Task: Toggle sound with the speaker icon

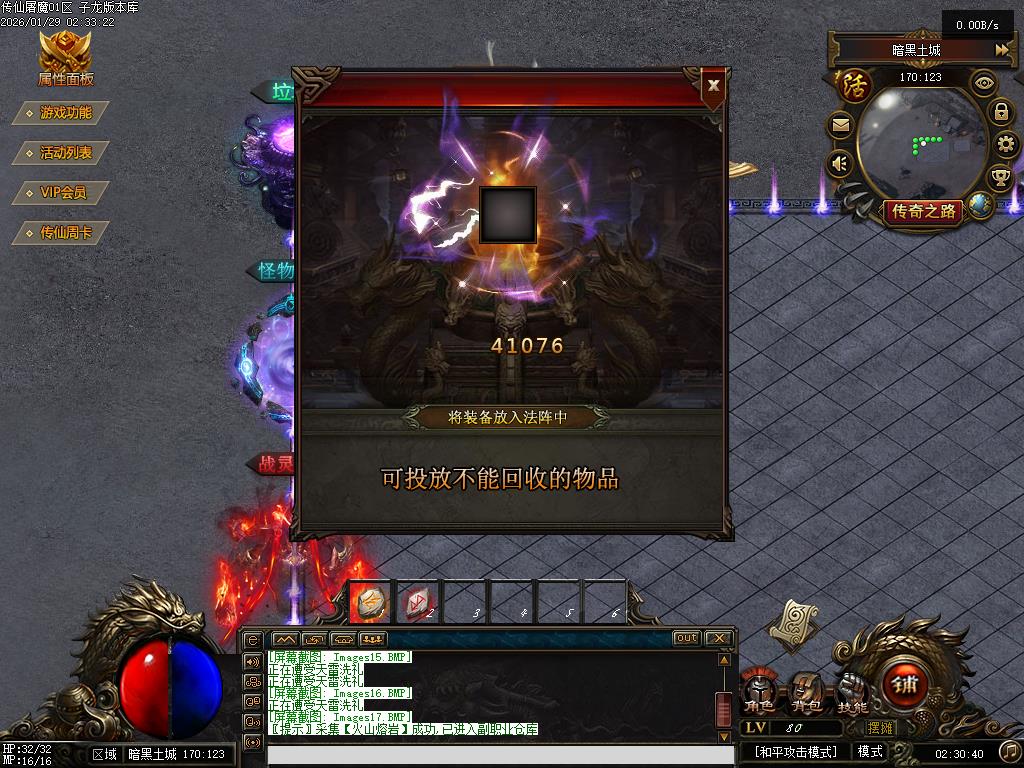Action: 841,163
